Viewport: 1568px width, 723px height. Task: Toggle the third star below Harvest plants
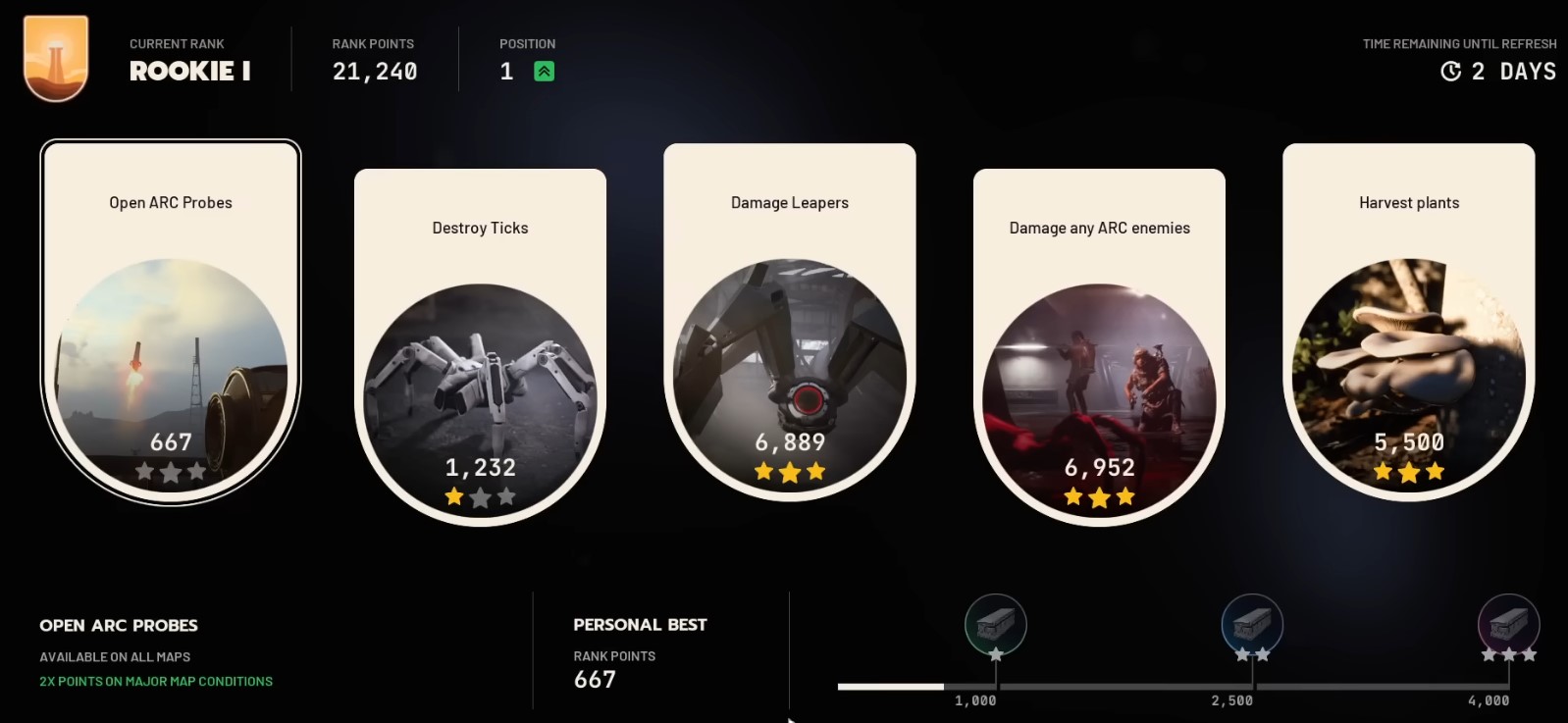[1434, 473]
